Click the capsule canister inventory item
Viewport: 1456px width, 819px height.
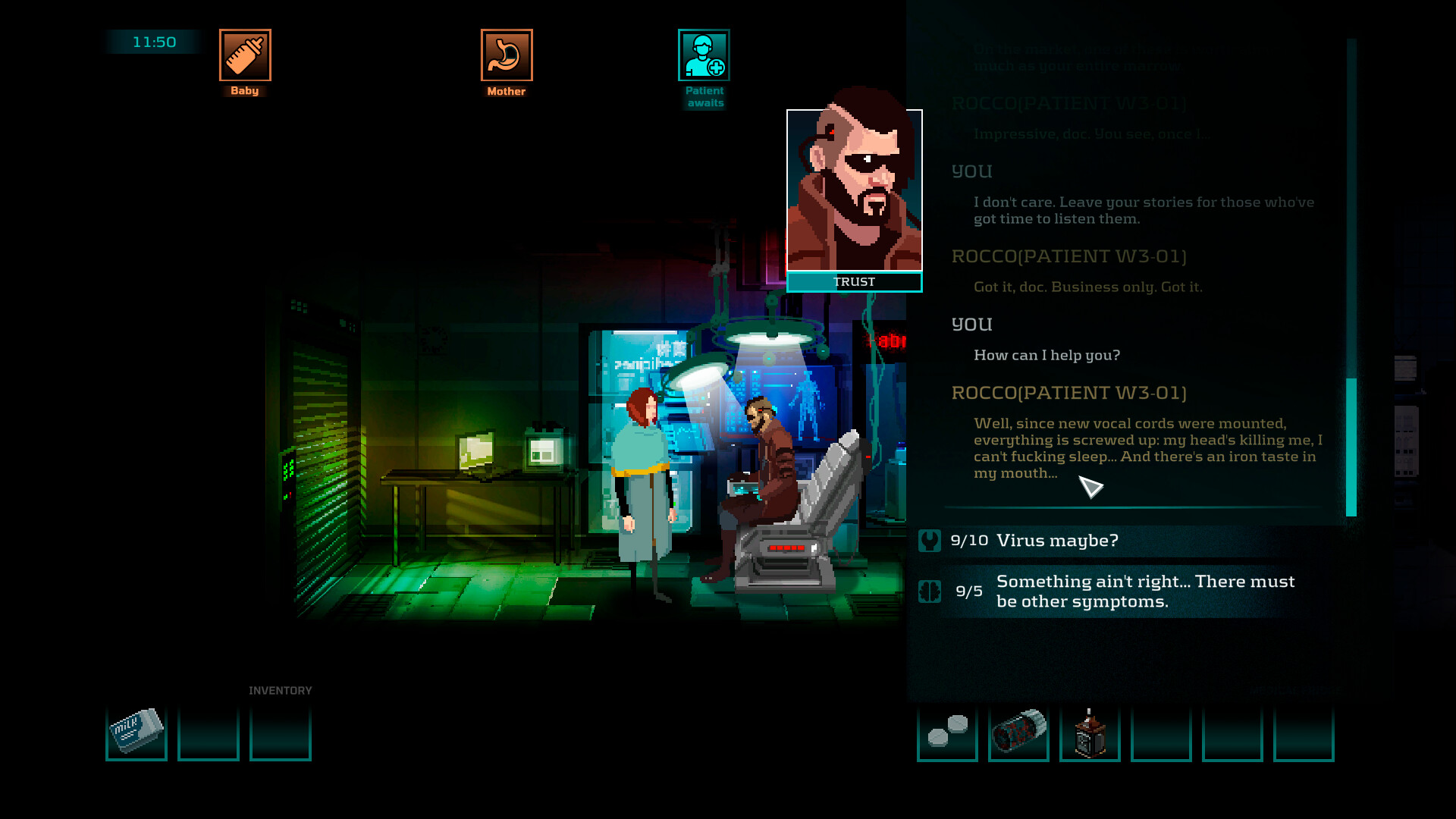(1018, 730)
